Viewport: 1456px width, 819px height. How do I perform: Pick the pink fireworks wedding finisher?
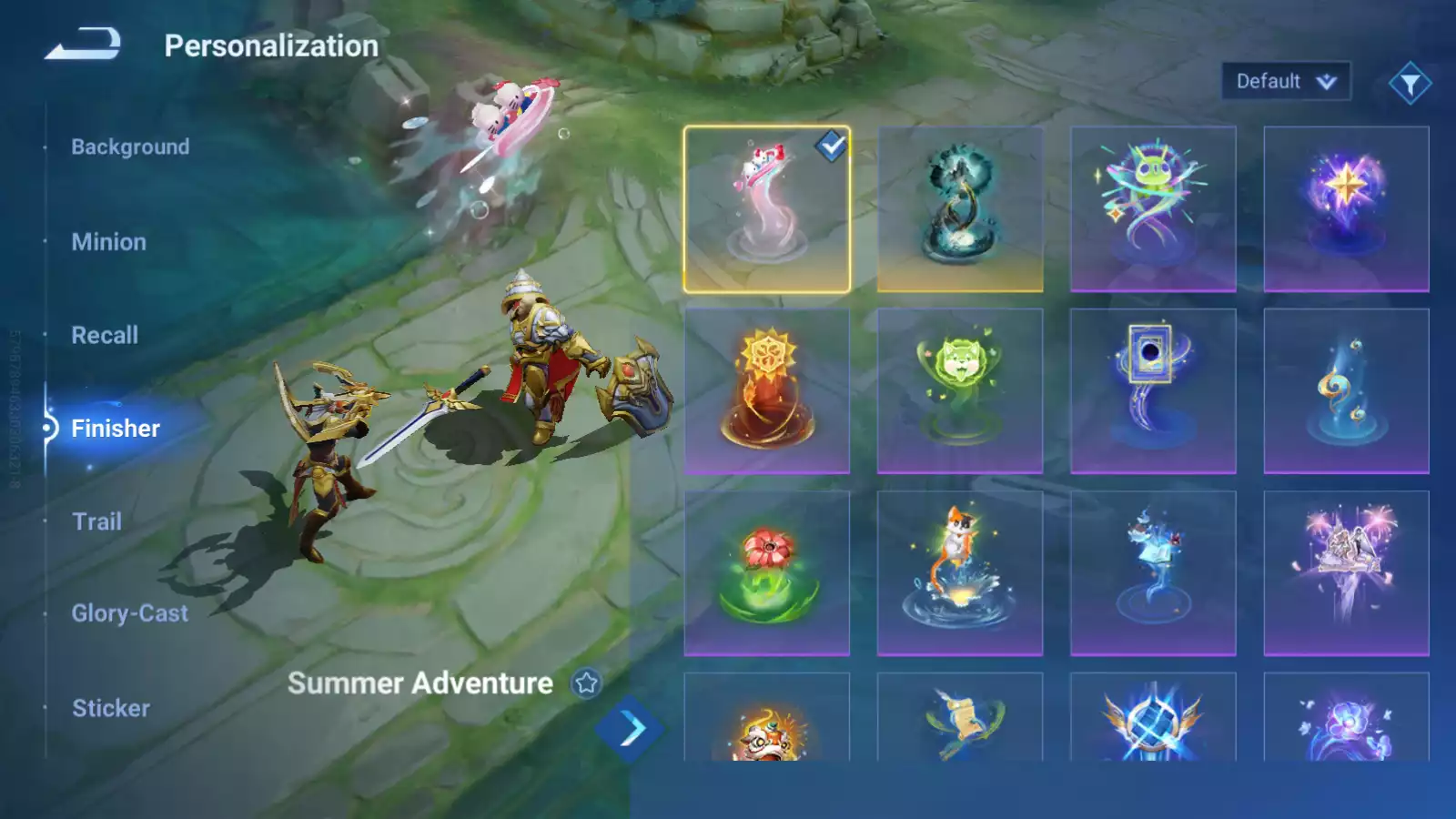[1346, 573]
